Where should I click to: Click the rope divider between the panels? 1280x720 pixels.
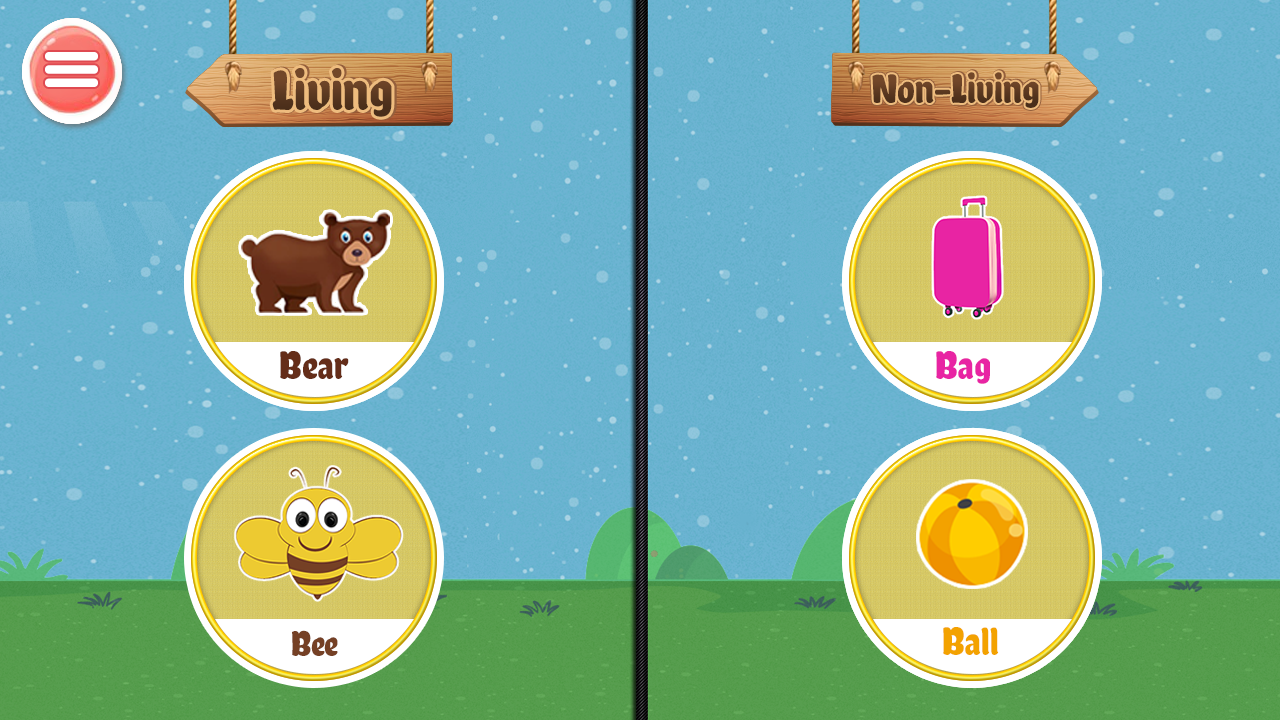tap(640, 360)
